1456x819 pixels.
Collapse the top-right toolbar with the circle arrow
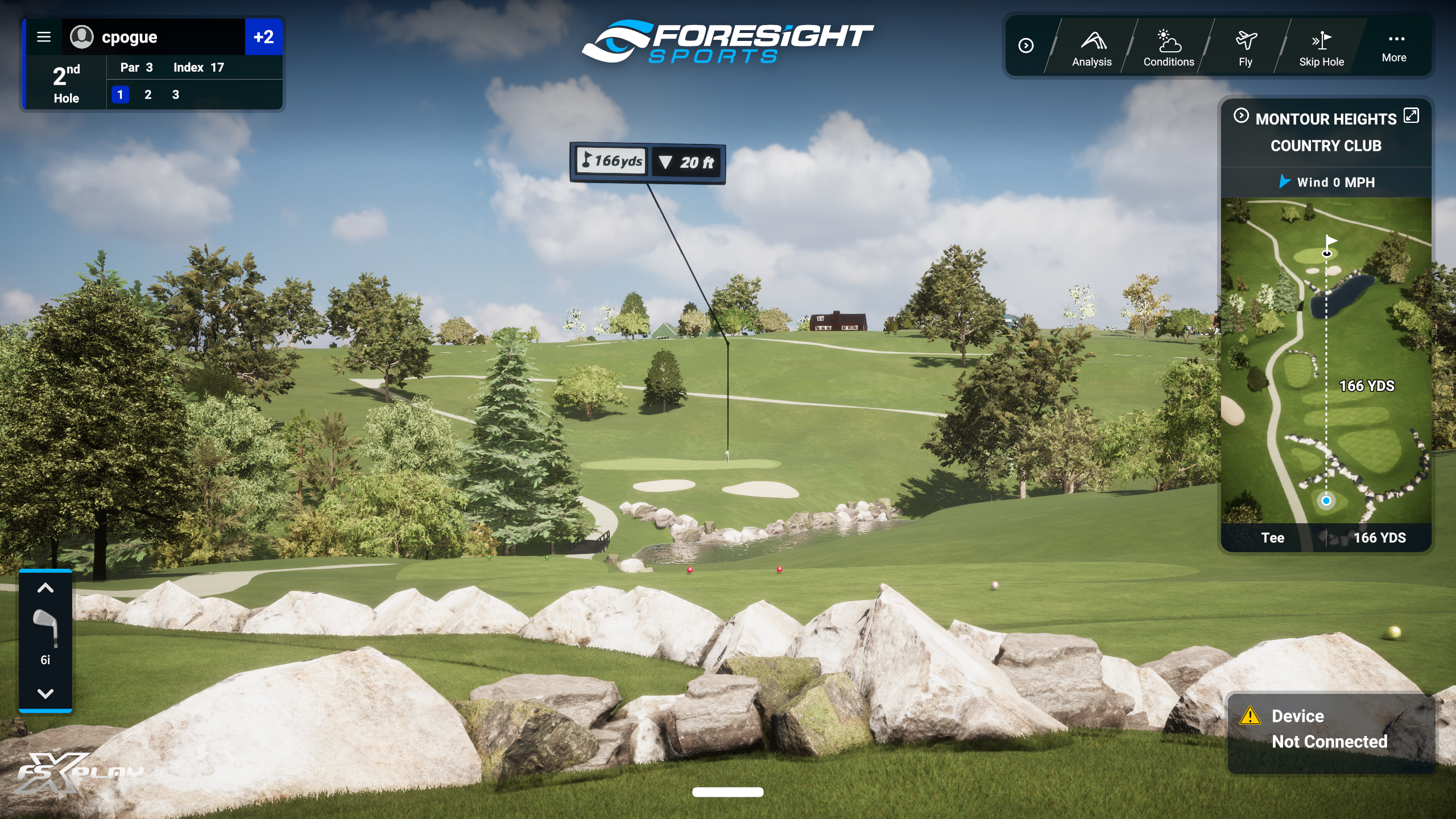(x=1027, y=47)
